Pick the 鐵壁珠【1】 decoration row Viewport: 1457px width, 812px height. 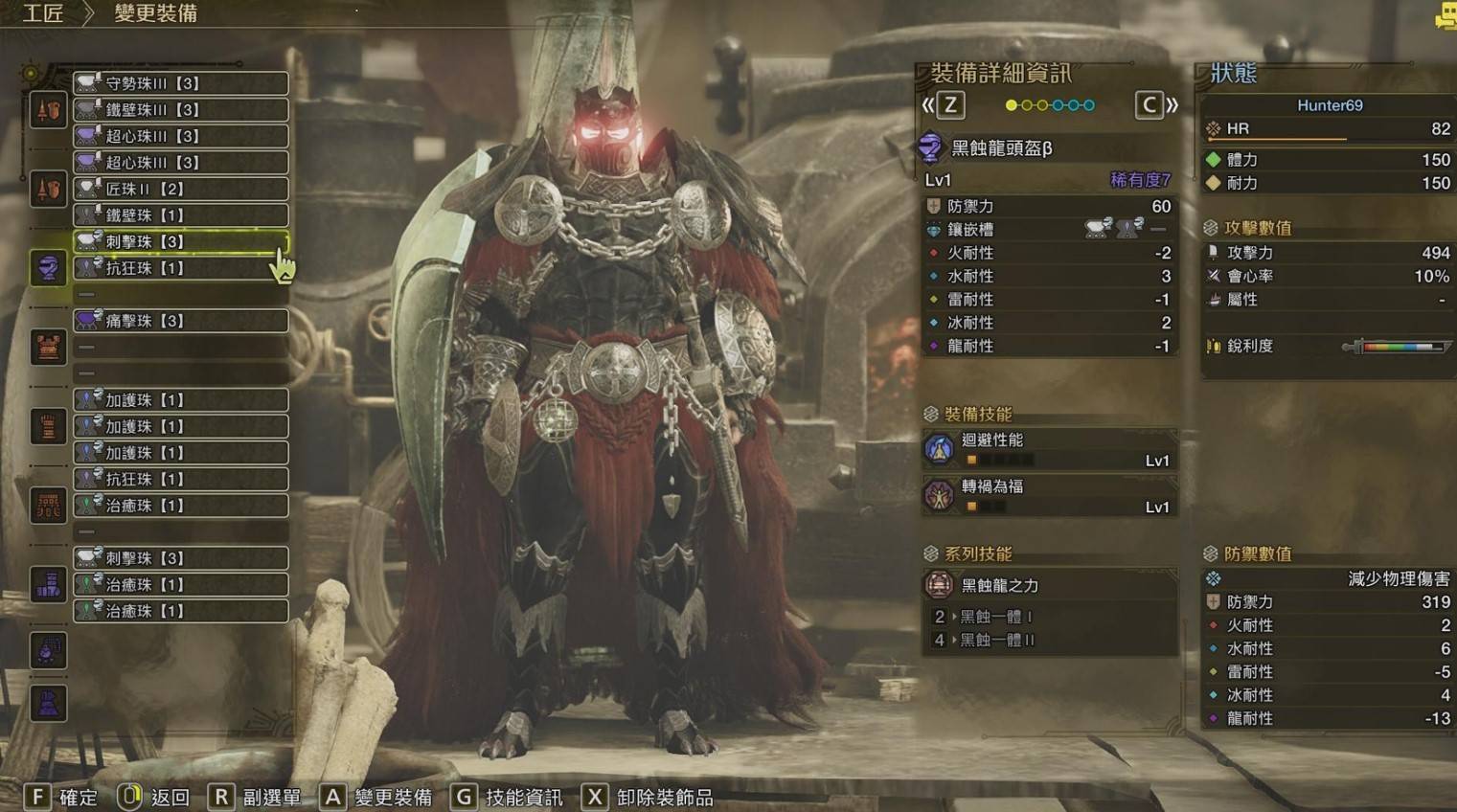pos(181,215)
